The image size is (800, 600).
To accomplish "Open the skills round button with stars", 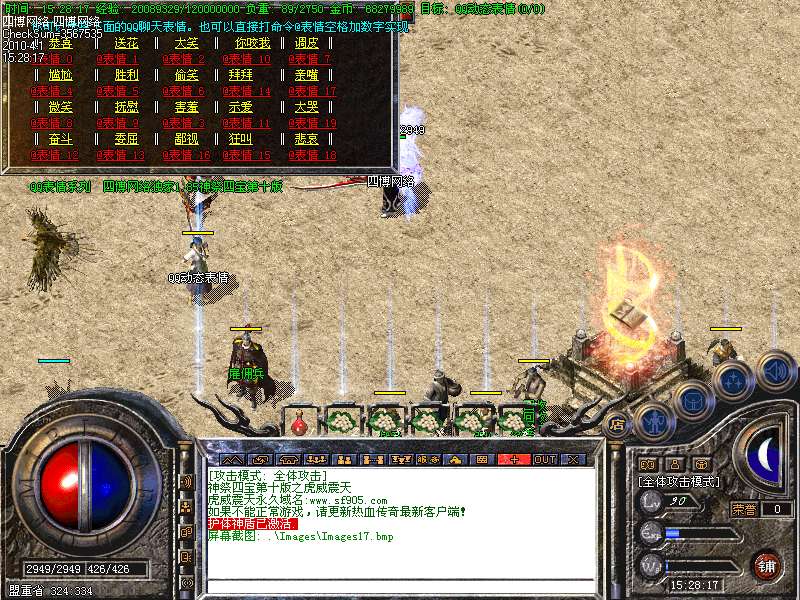I will 734,381.
